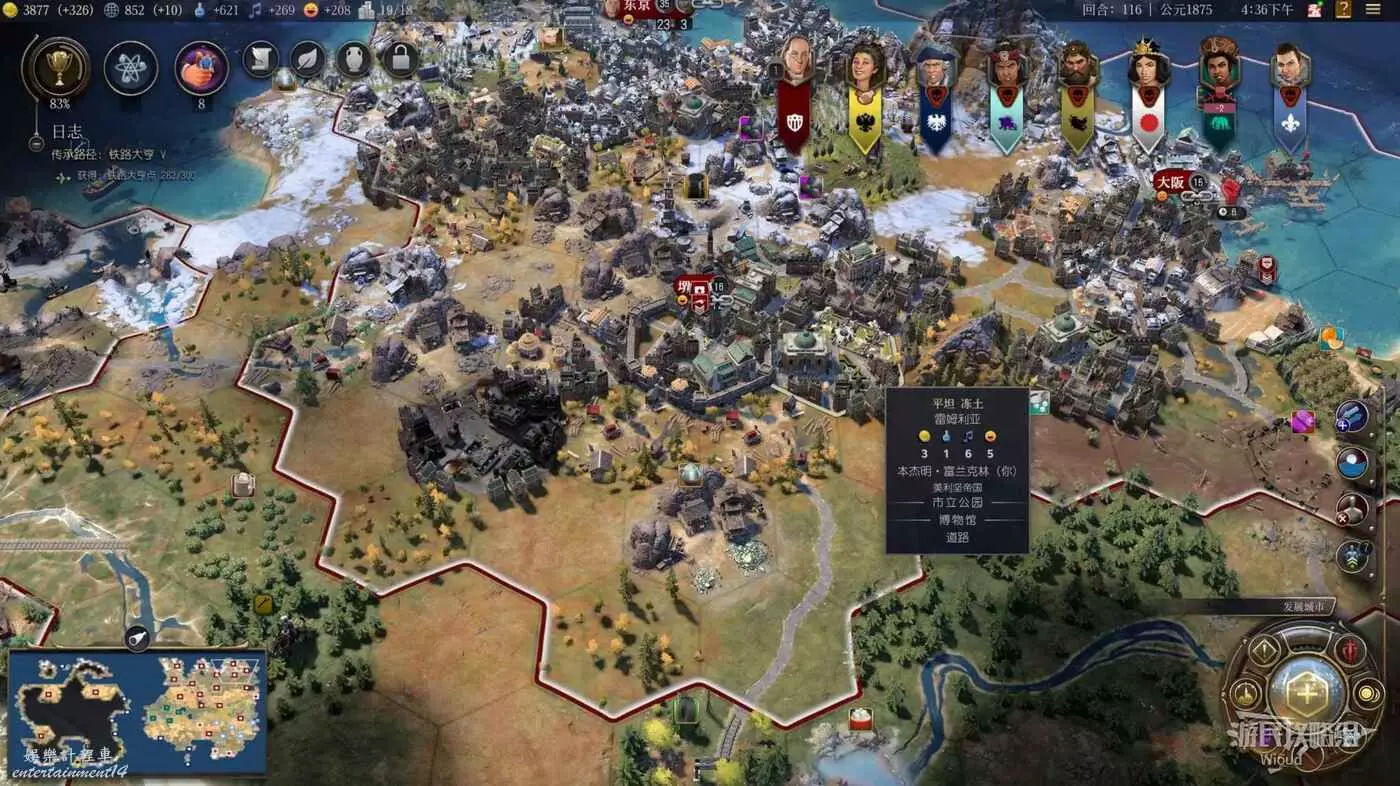Click the minimap
Image resolution: width=1400 pixels, height=786 pixels.
pos(137,711)
